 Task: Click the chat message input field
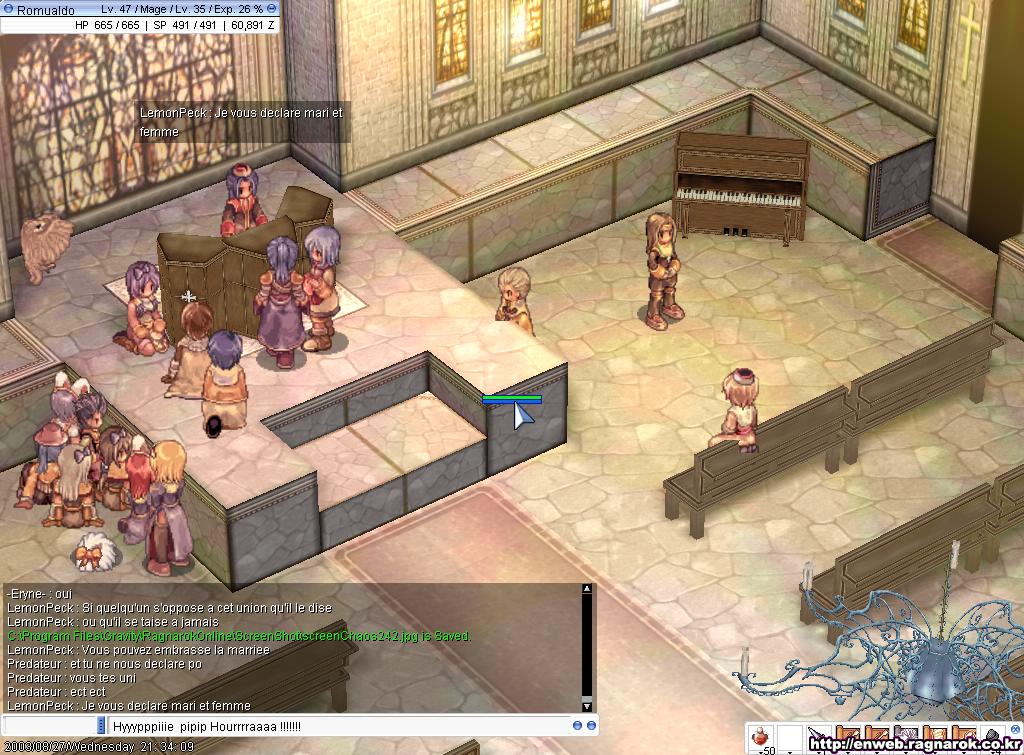tap(340, 725)
